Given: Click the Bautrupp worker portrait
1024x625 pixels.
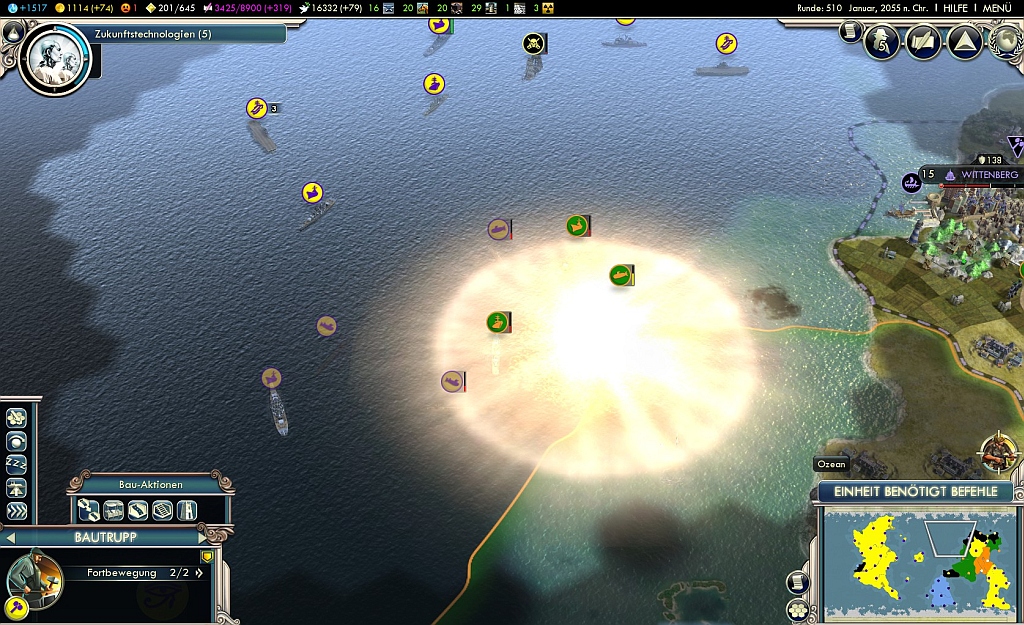Looking at the screenshot, I should coord(33,578).
